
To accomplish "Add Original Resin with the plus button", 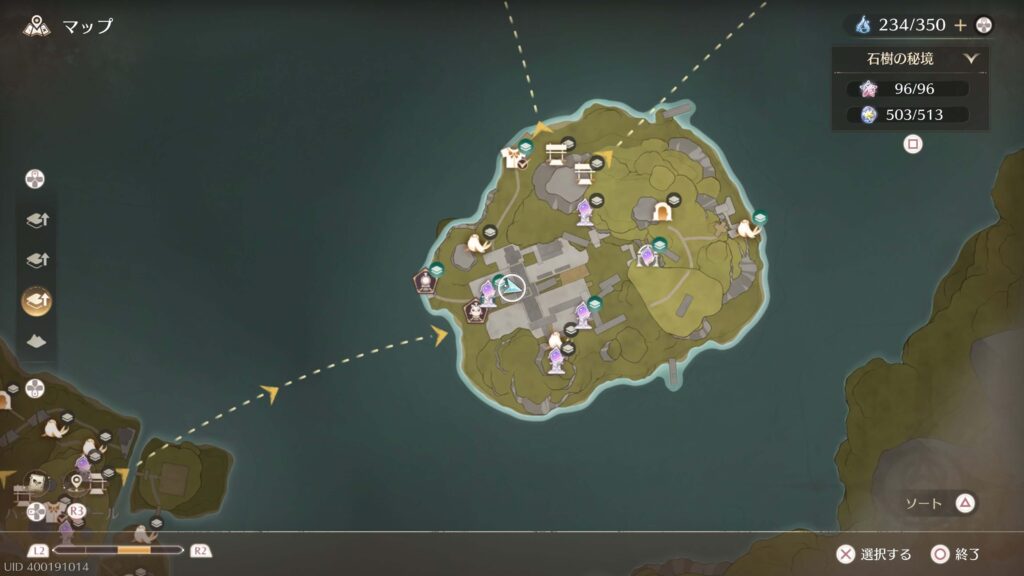I will point(961,25).
